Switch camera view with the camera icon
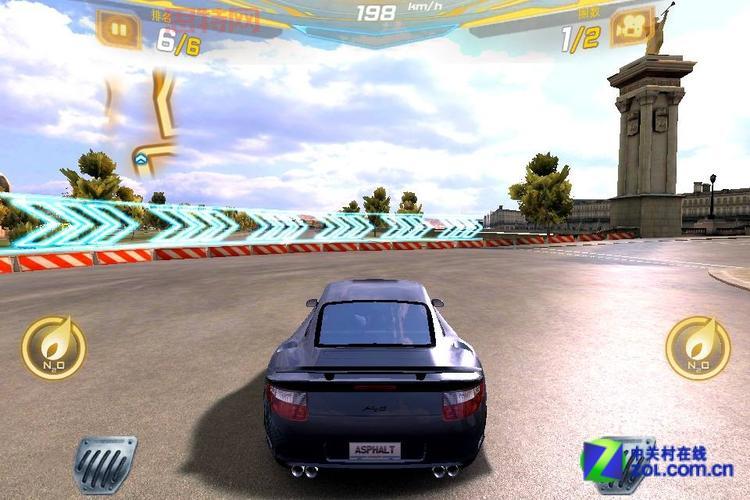The width and height of the screenshot is (750, 500). coord(631,27)
